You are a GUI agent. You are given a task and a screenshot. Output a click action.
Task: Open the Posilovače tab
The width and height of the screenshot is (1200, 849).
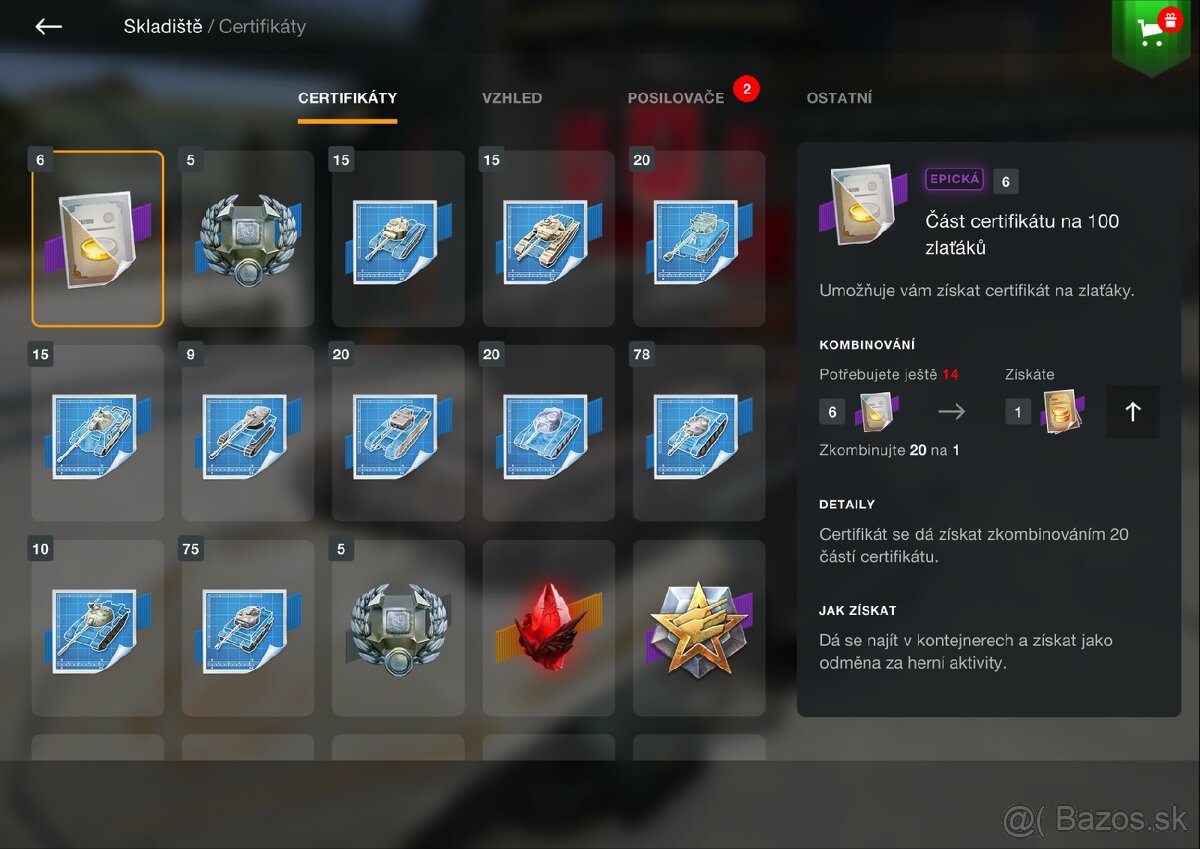676,98
